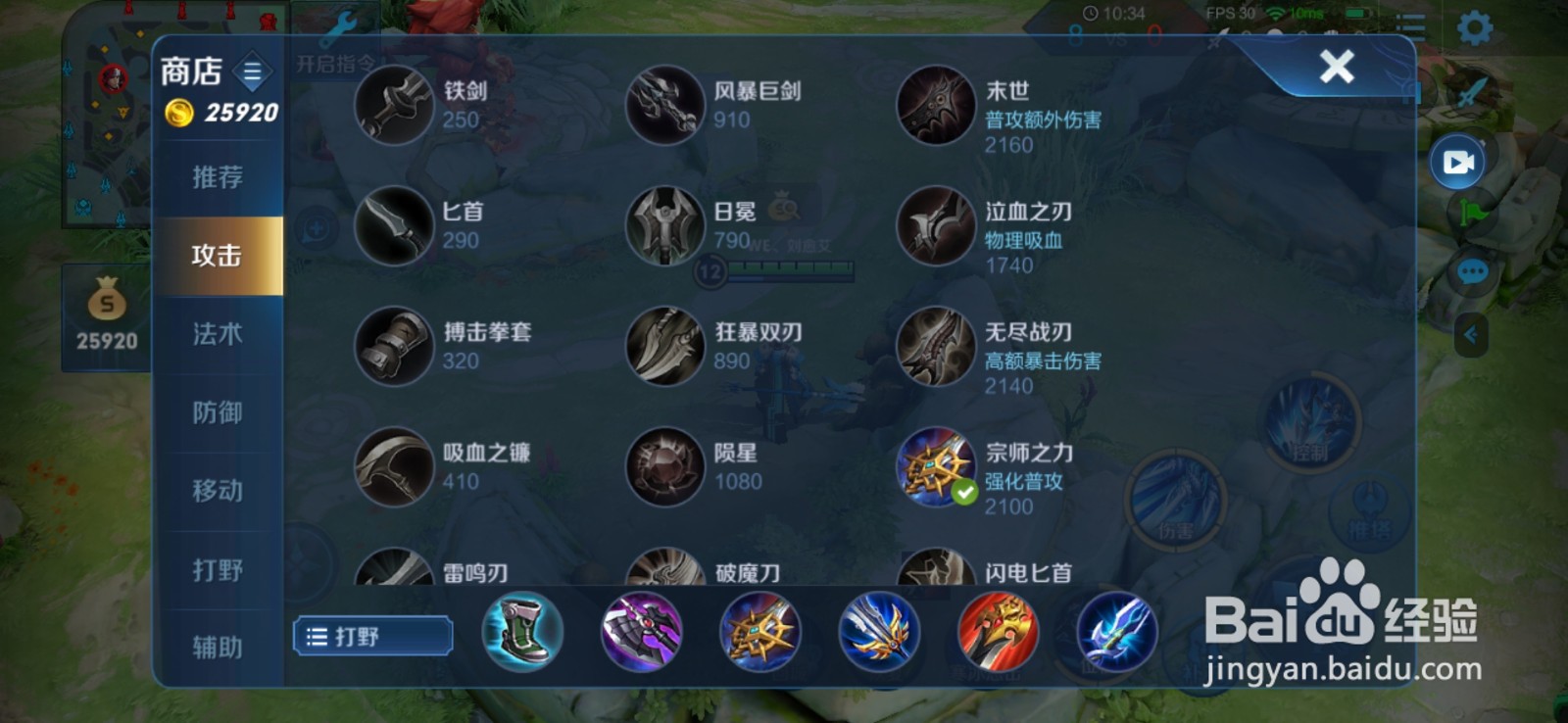Switch to the 法术 category tab
1568x723 pixels.
click(217, 333)
